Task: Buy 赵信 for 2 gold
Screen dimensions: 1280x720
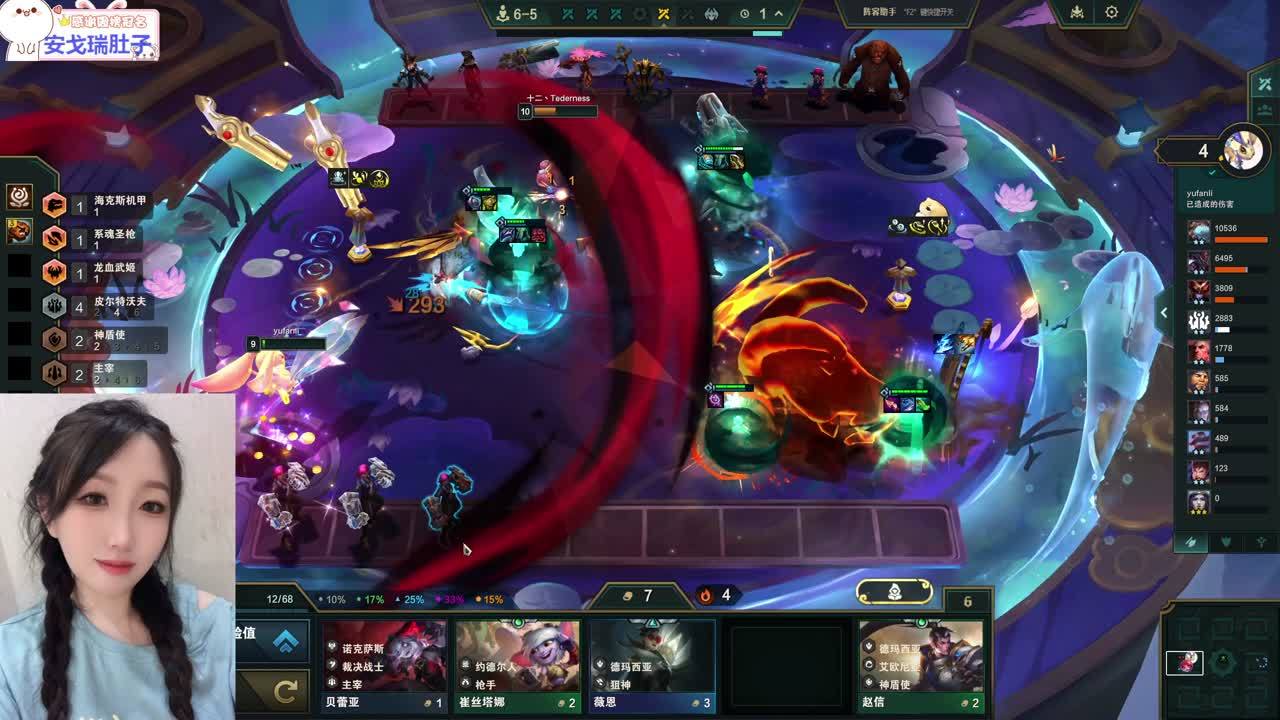Action: pyautogui.click(x=921, y=664)
